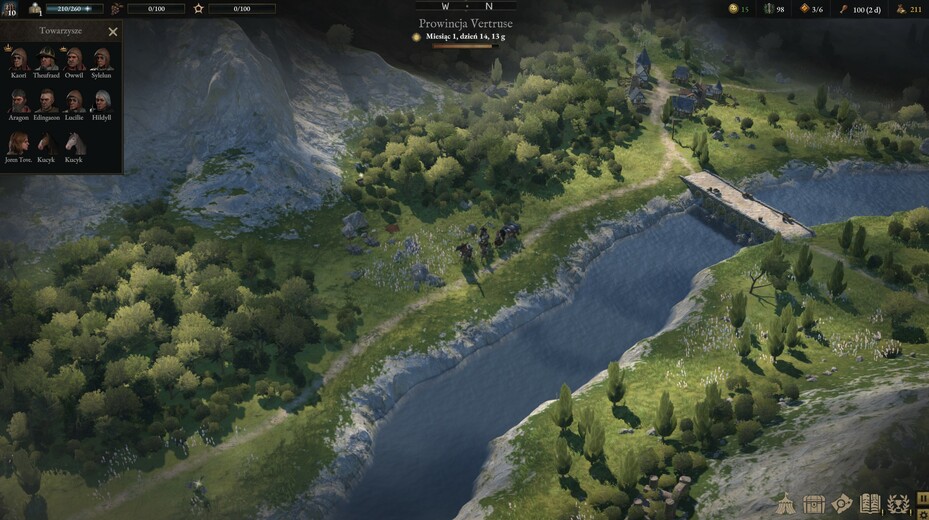
Task: Select the brown Kucyk pony
Action: tap(47, 143)
